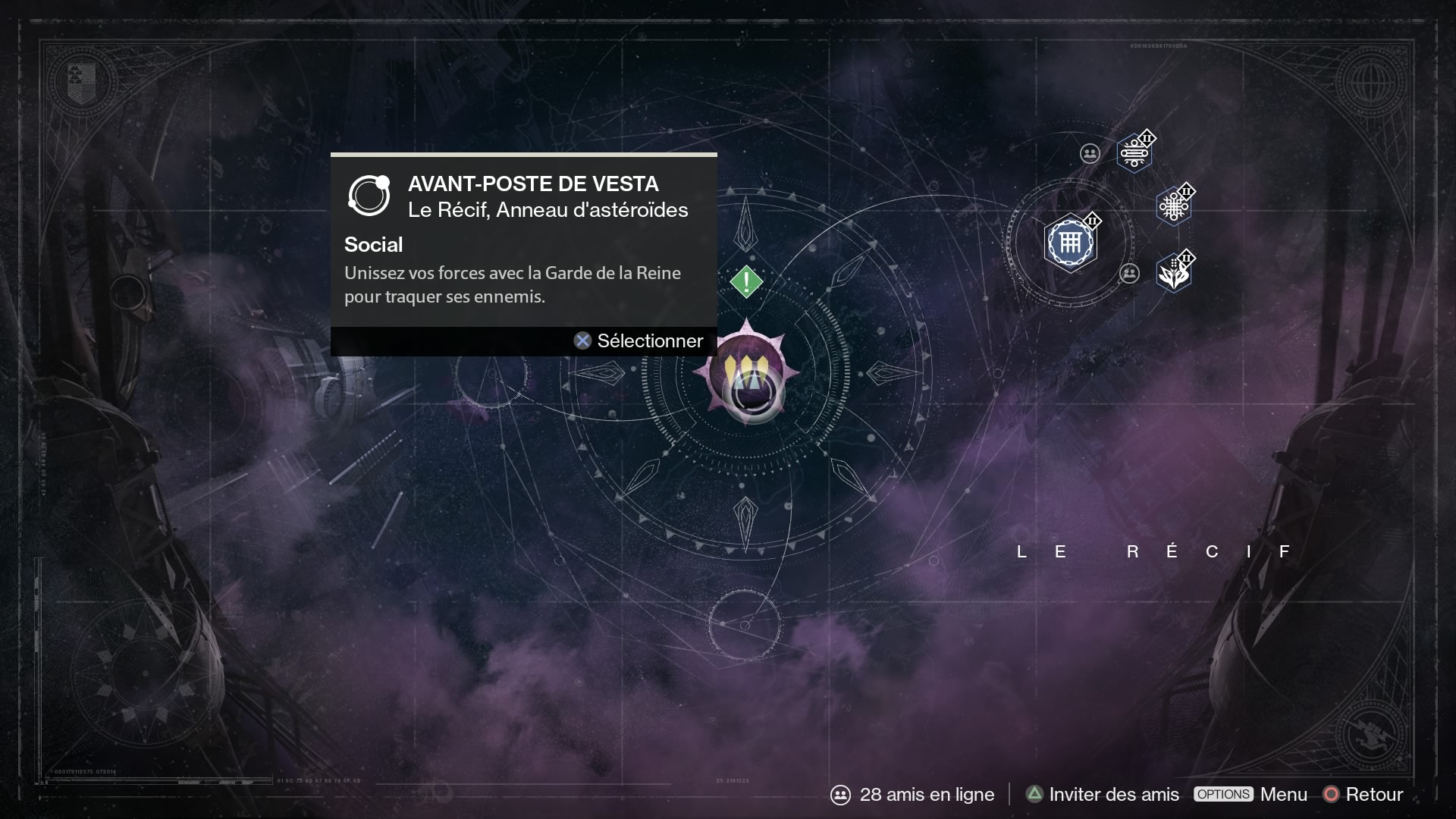This screenshot has width=1456, height=819.
Task: Launch the hexagon with two circles and bars
Action: tap(1134, 154)
